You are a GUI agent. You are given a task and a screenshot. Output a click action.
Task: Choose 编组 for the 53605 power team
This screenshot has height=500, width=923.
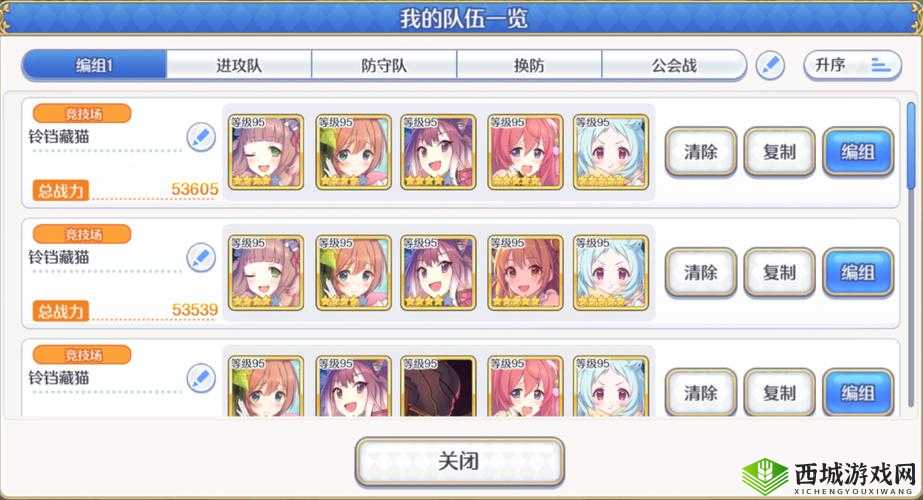(858, 152)
